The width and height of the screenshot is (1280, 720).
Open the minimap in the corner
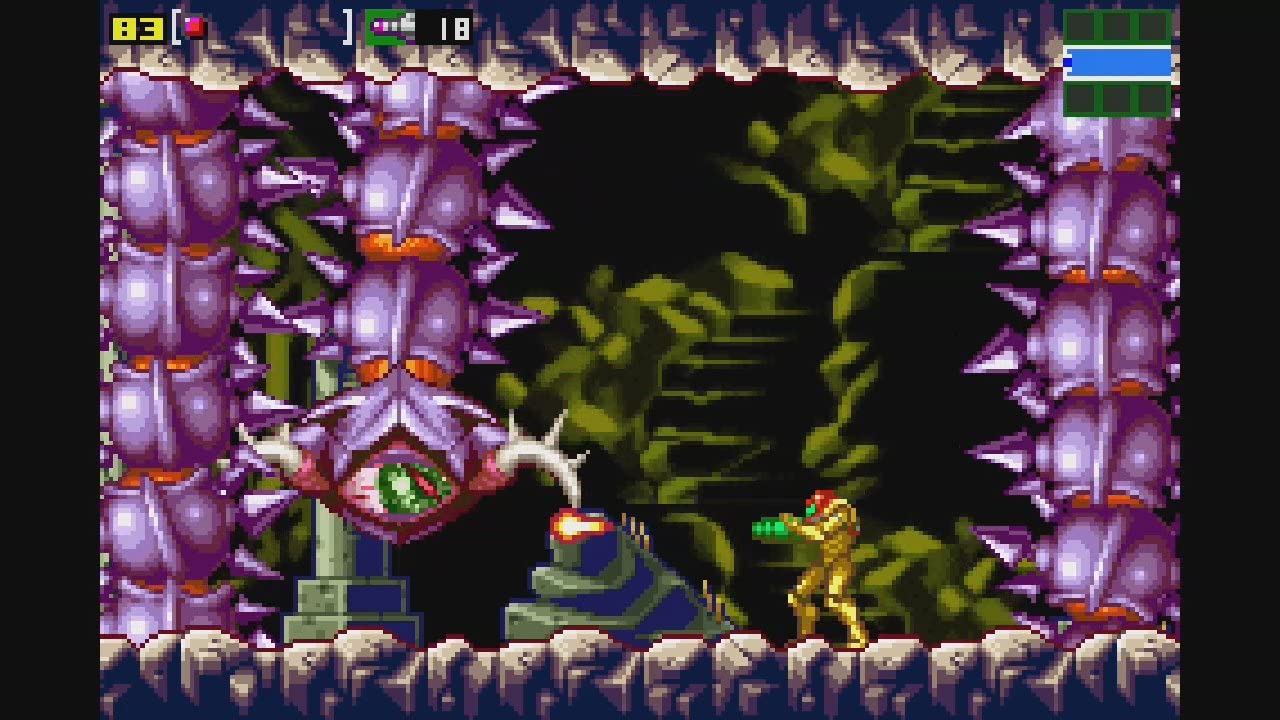(x=1117, y=63)
